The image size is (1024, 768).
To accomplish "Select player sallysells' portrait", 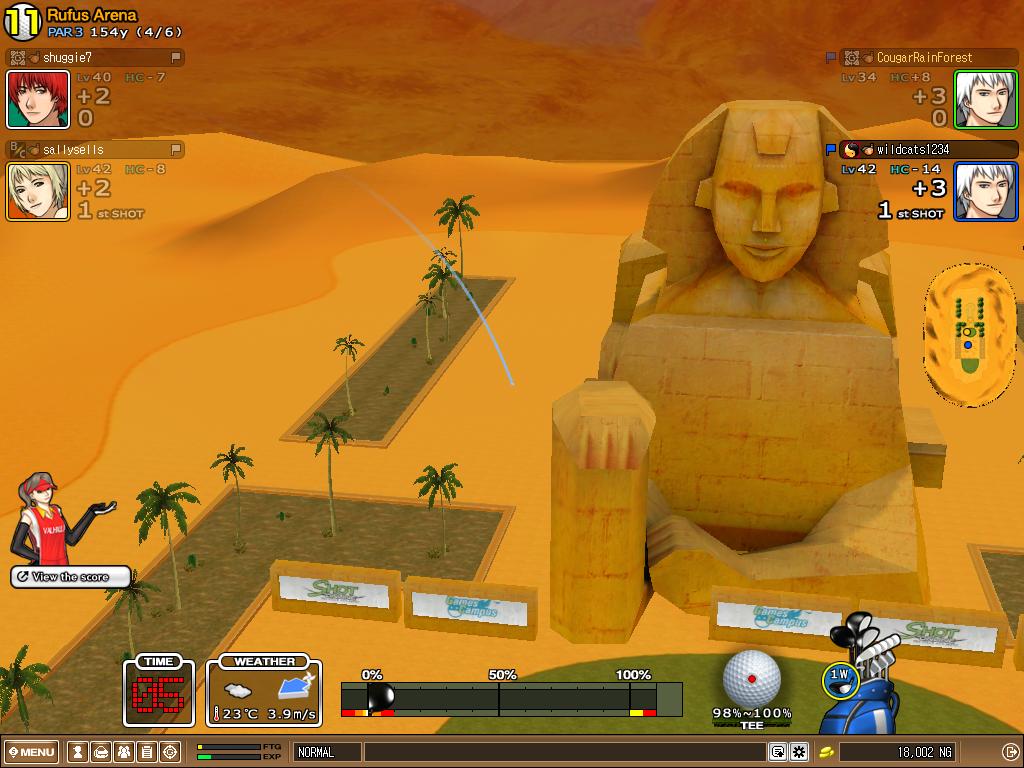I will [38, 191].
